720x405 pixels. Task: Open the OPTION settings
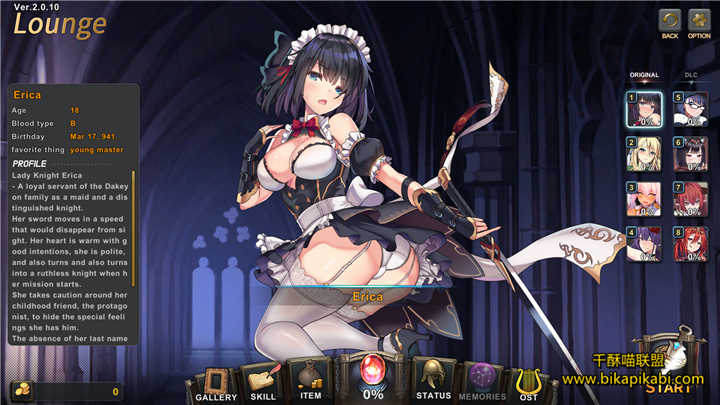pos(699,20)
